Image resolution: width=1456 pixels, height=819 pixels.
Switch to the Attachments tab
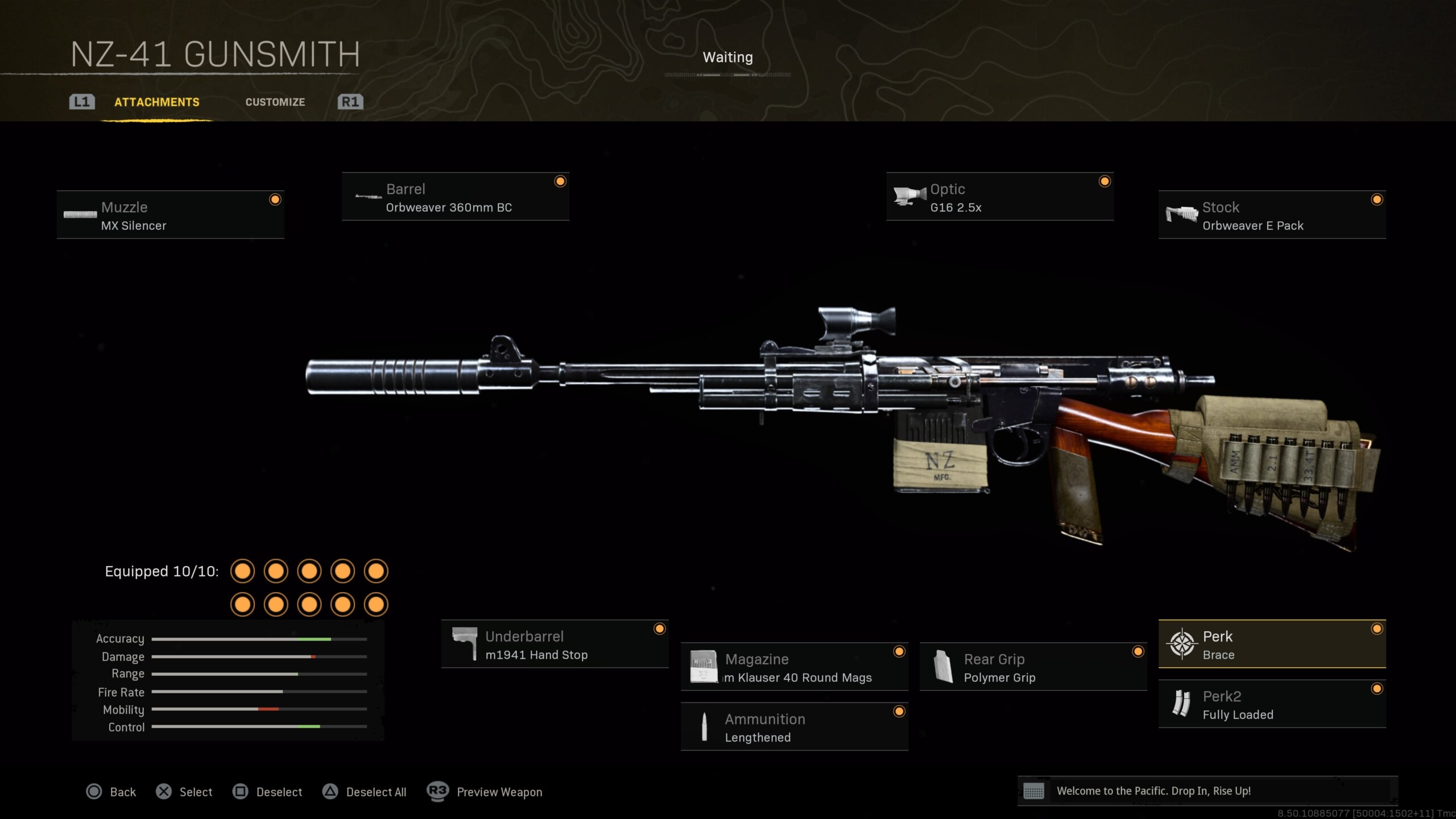pos(156,102)
